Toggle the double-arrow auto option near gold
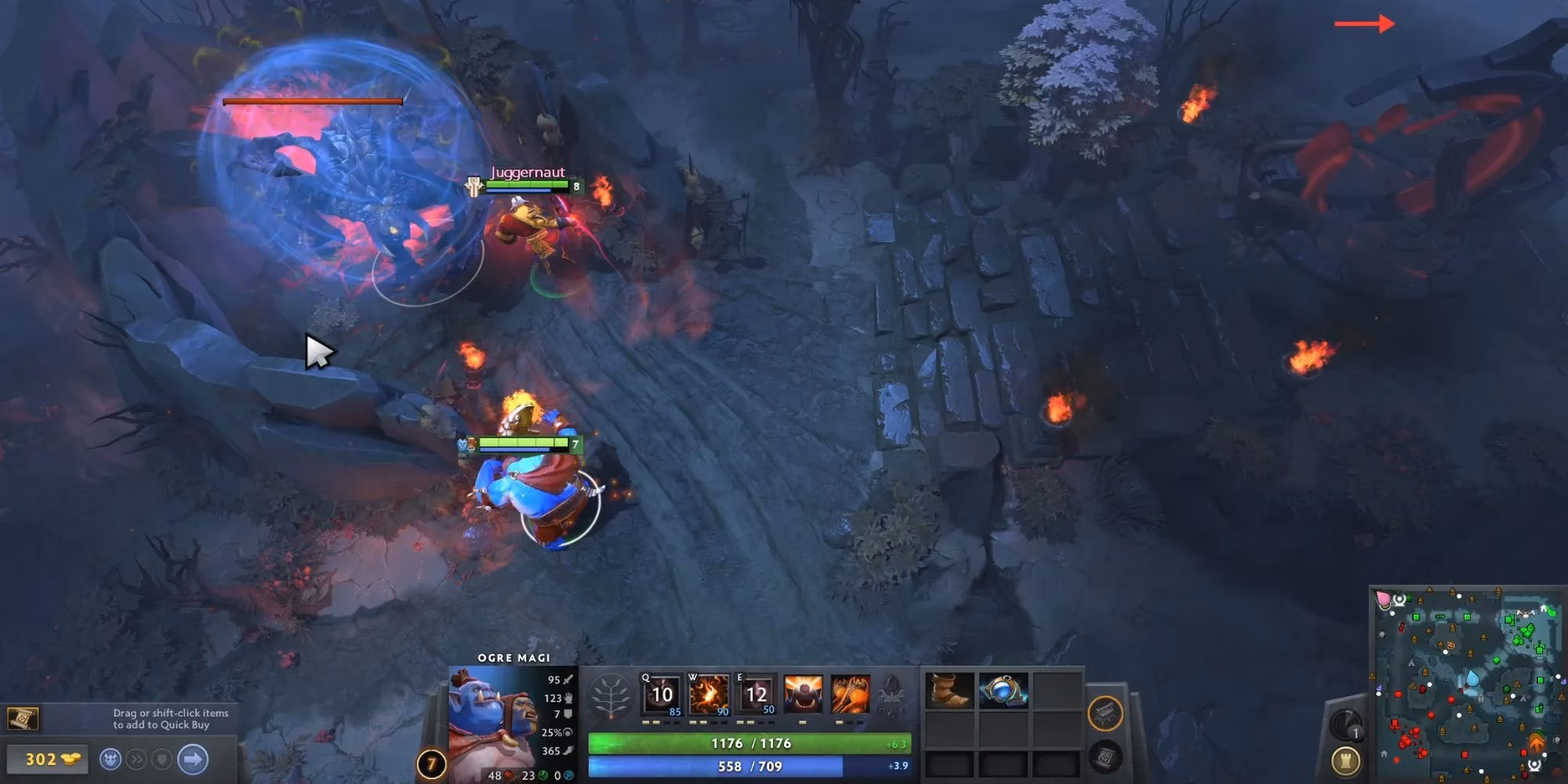This screenshot has height=784, width=1568. (137, 759)
